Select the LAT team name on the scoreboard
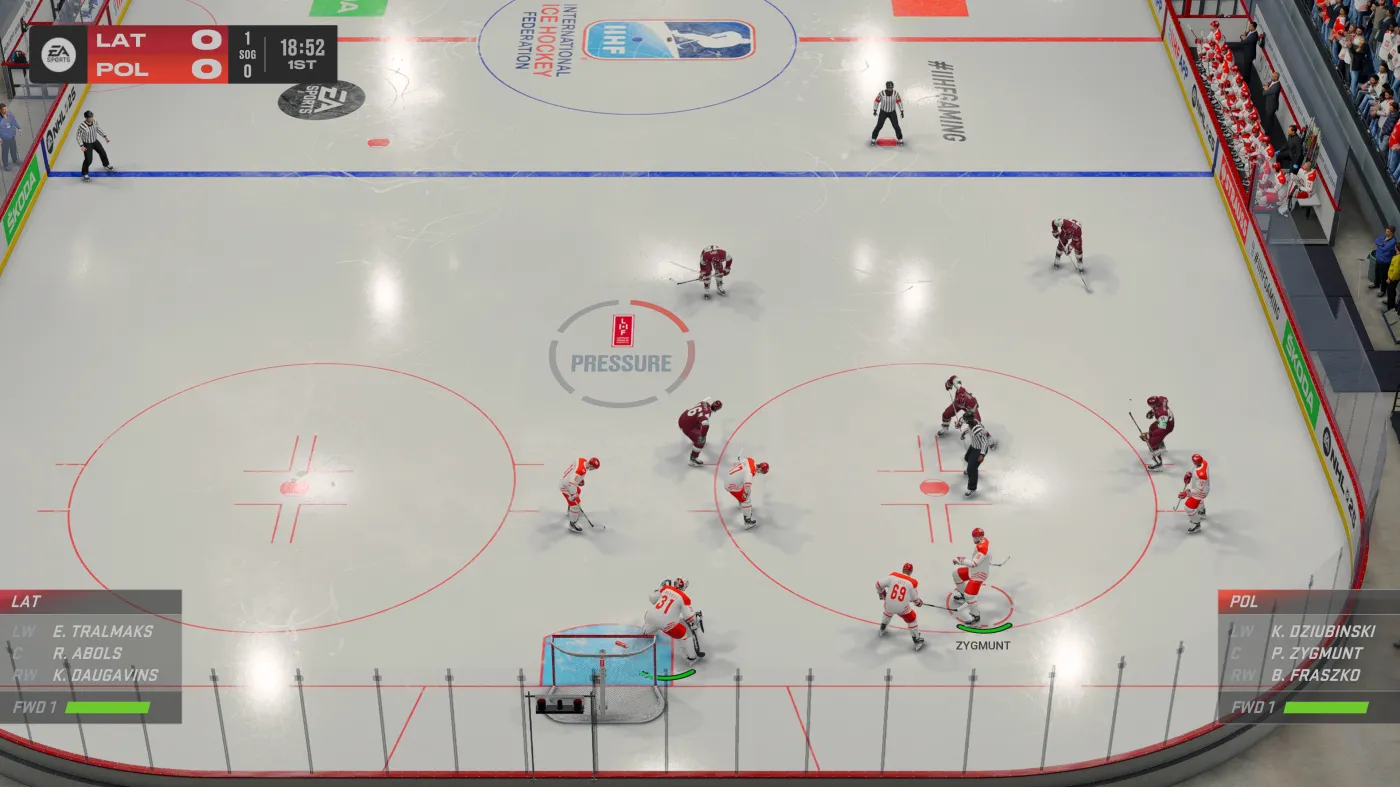Viewport: 1400px width, 787px height. click(118, 42)
